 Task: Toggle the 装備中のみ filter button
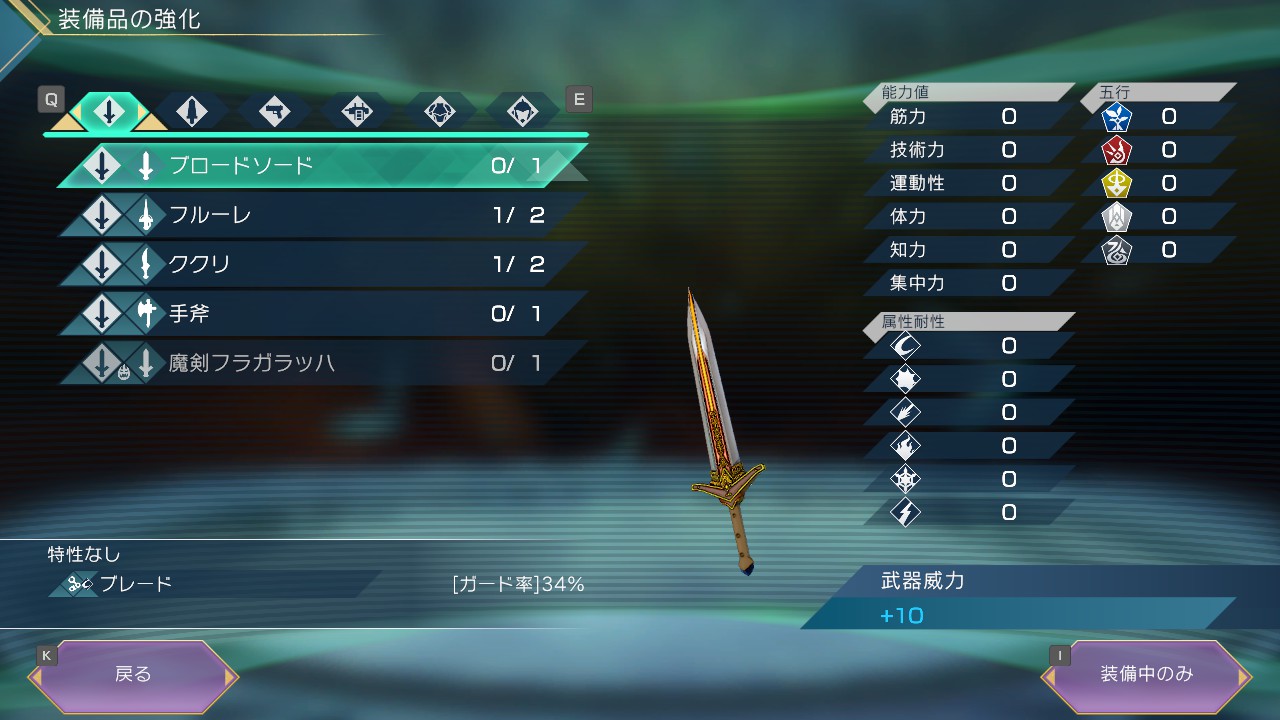[1146, 675]
